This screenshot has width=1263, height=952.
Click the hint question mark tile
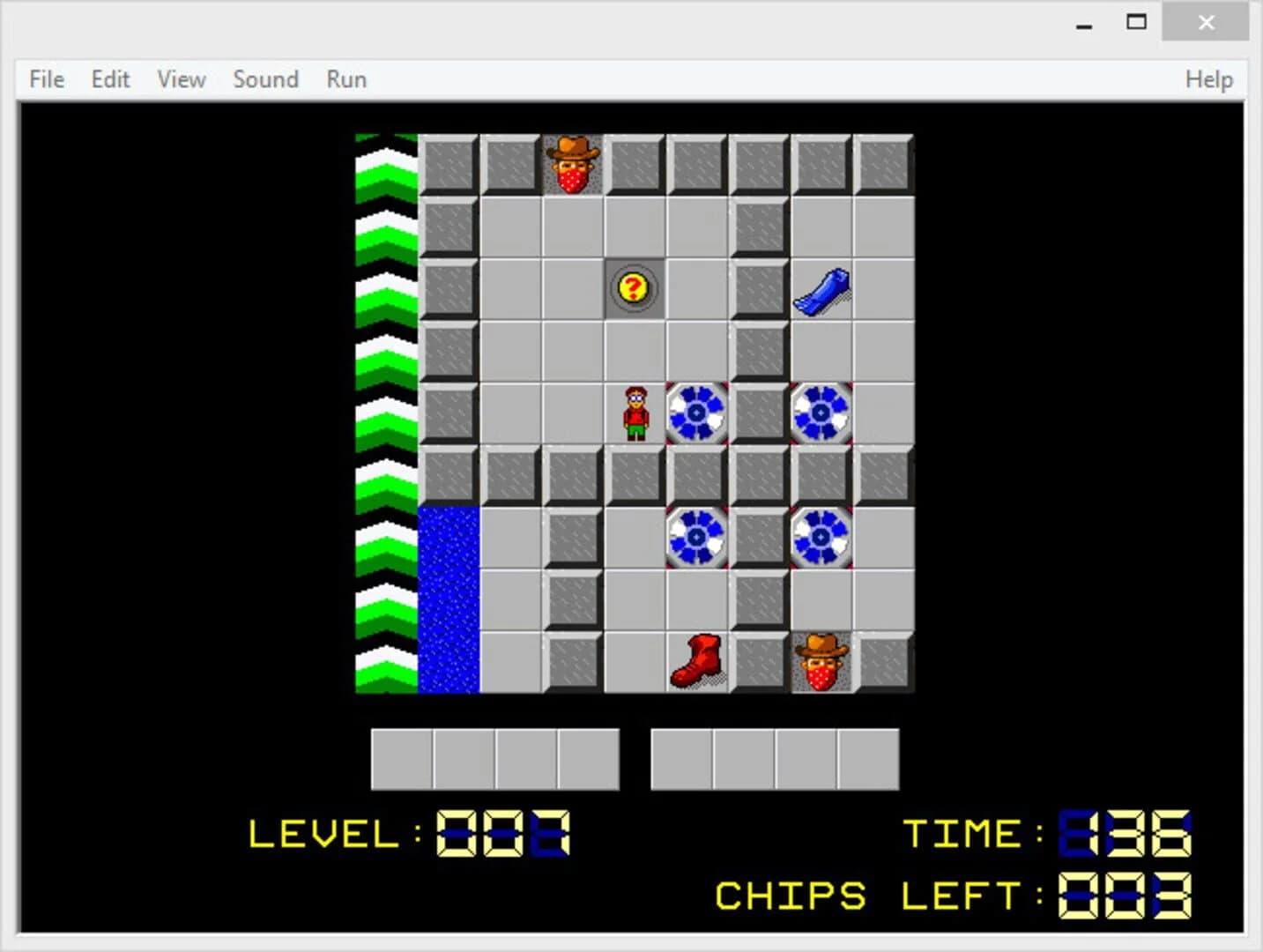634,287
